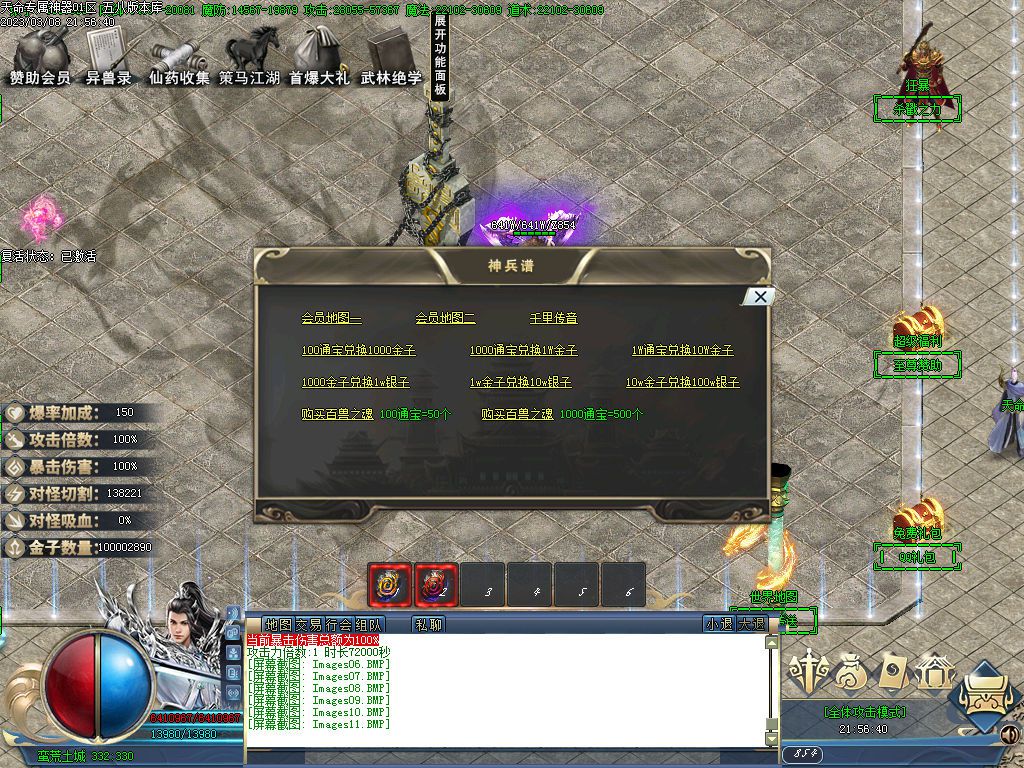Exchange 1000金子 for 1w银子
The height and width of the screenshot is (768, 1024).
355,382
